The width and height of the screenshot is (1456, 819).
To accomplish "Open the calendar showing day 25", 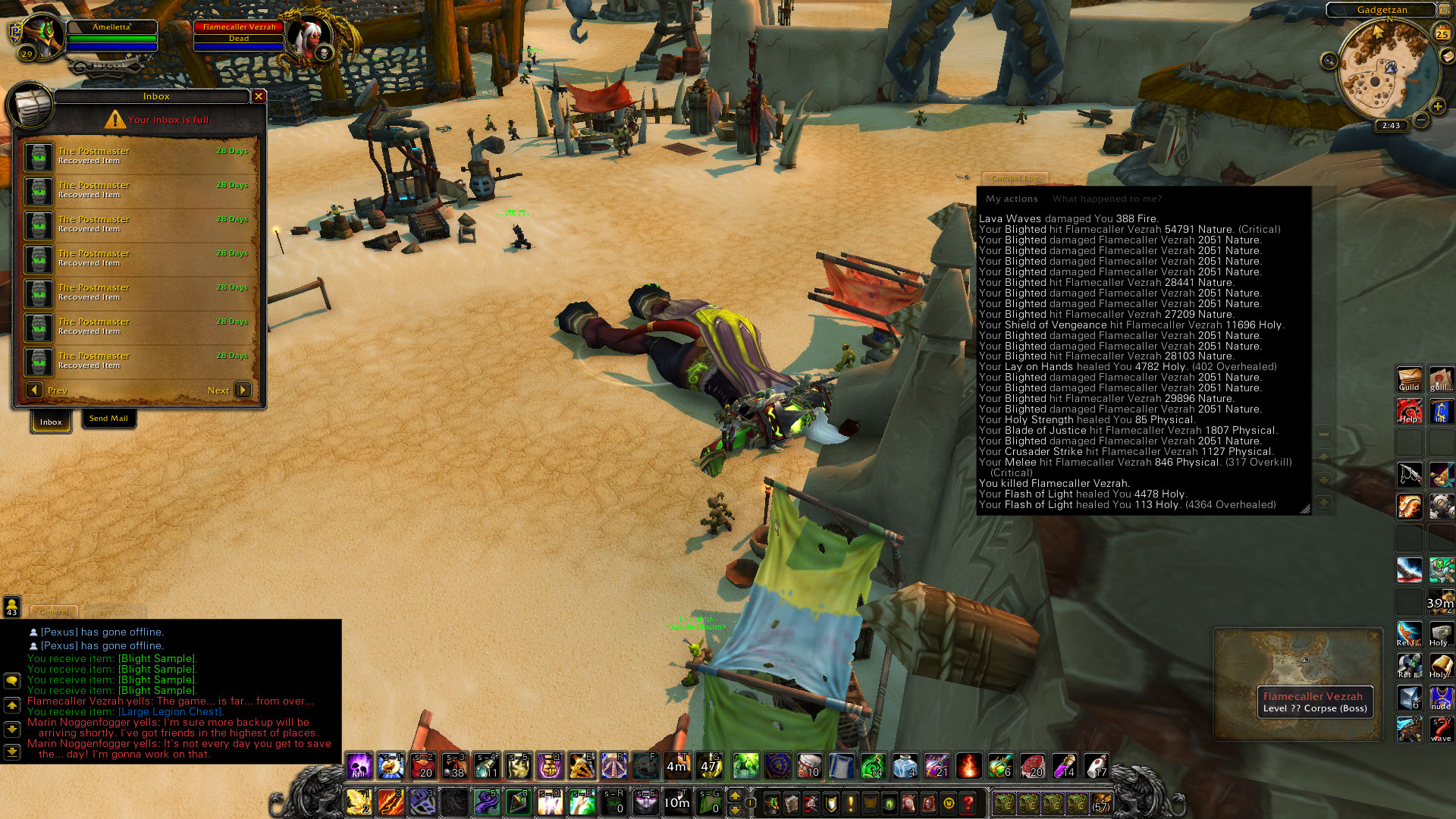I will (1442, 33).
